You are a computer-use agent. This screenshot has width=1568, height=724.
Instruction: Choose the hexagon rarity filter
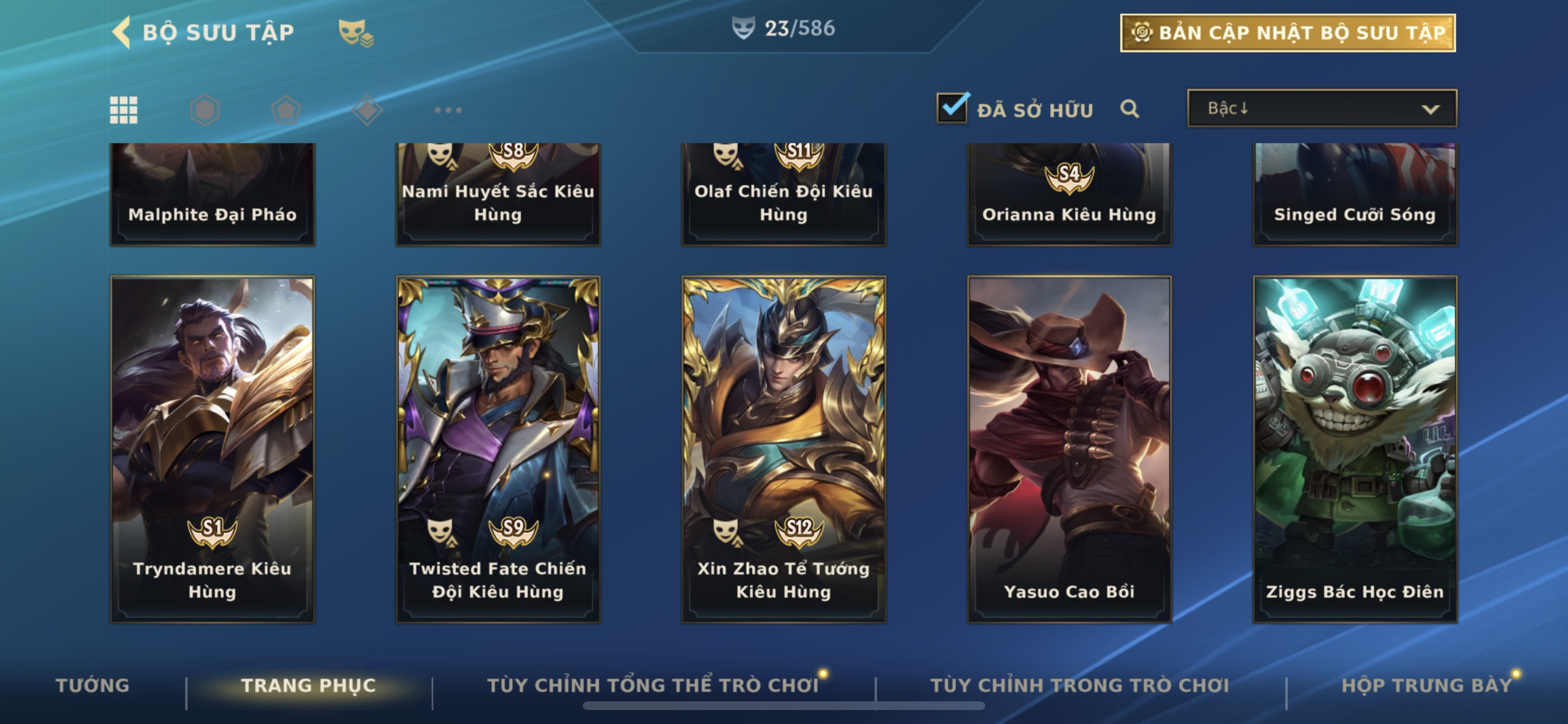[x=205, y=110]
